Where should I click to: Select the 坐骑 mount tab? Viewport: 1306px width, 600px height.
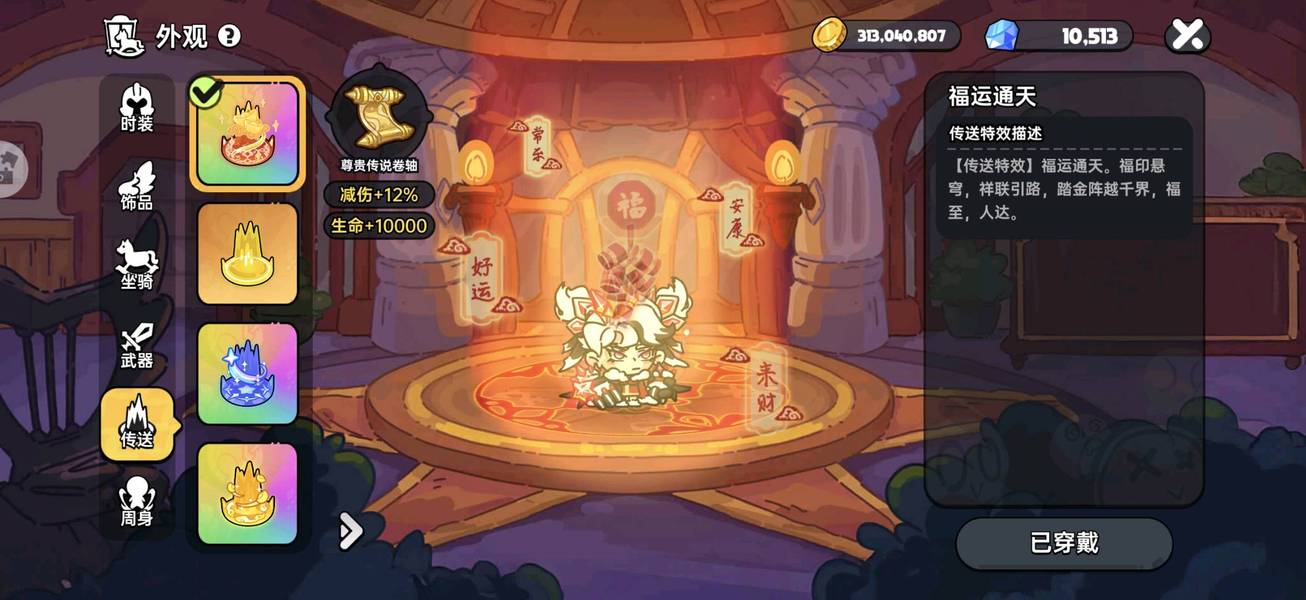click(137, 265)
